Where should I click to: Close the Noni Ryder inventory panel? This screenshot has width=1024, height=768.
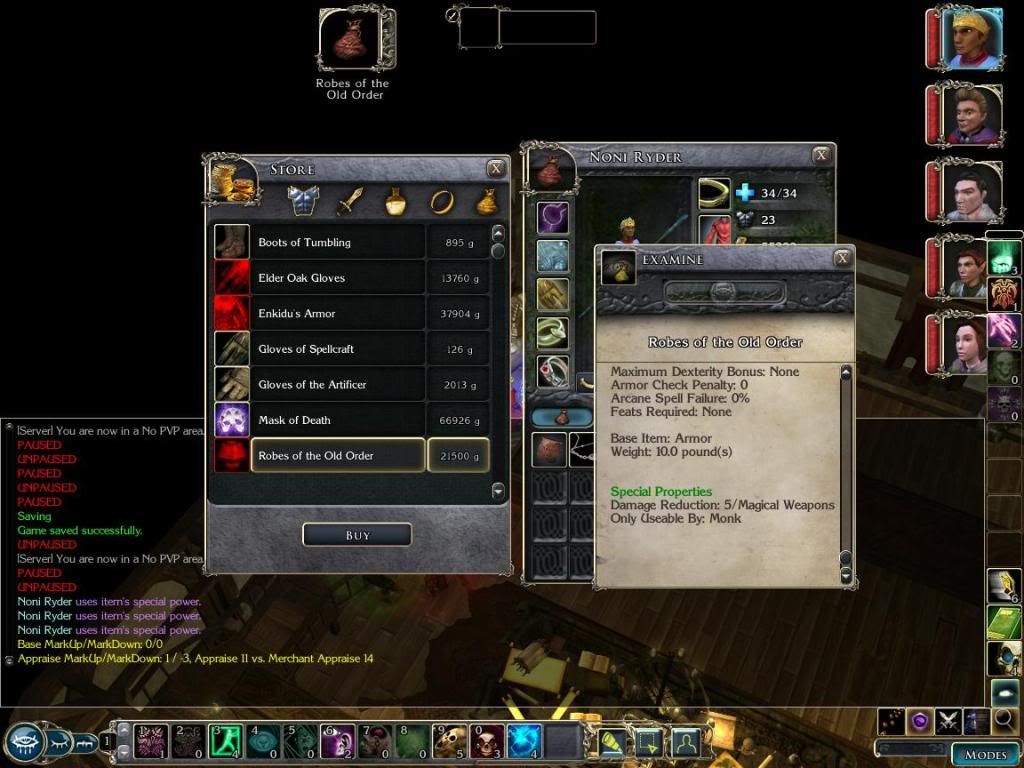(821, 155)
